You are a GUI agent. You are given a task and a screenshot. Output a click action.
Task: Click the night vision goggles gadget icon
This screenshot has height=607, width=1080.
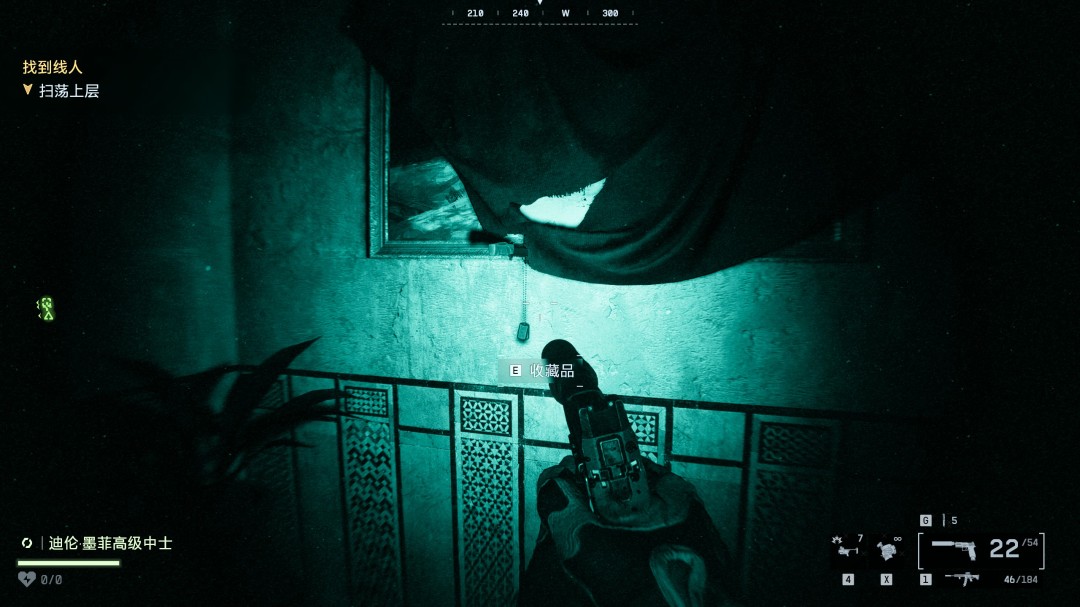[887, 550]
